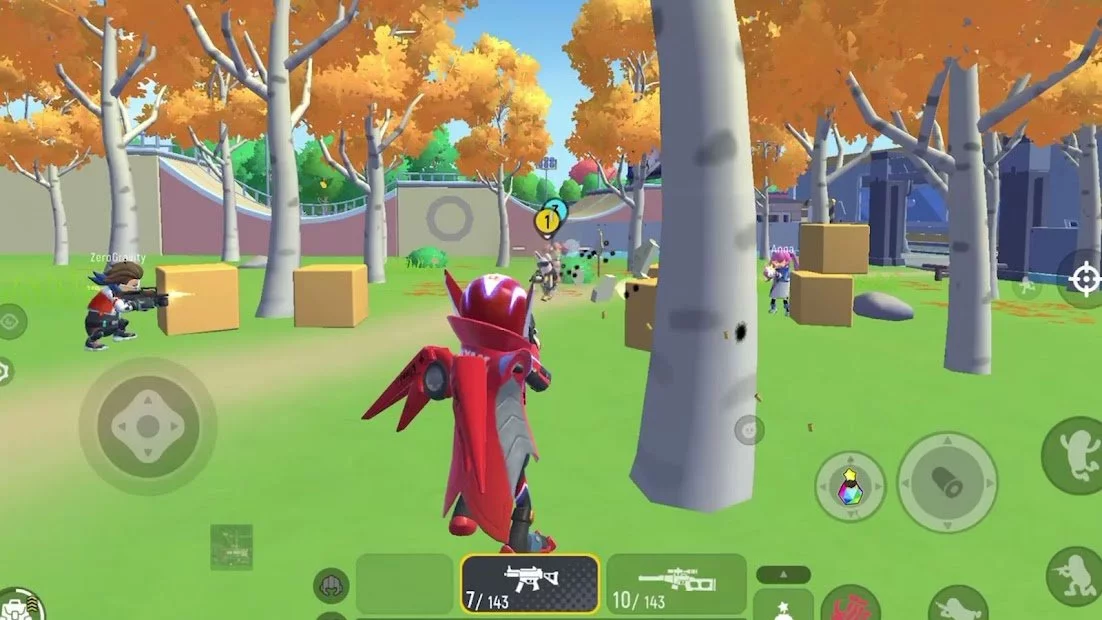
Task: Switch to the sniper rifle slot
Action: point(676,583)
